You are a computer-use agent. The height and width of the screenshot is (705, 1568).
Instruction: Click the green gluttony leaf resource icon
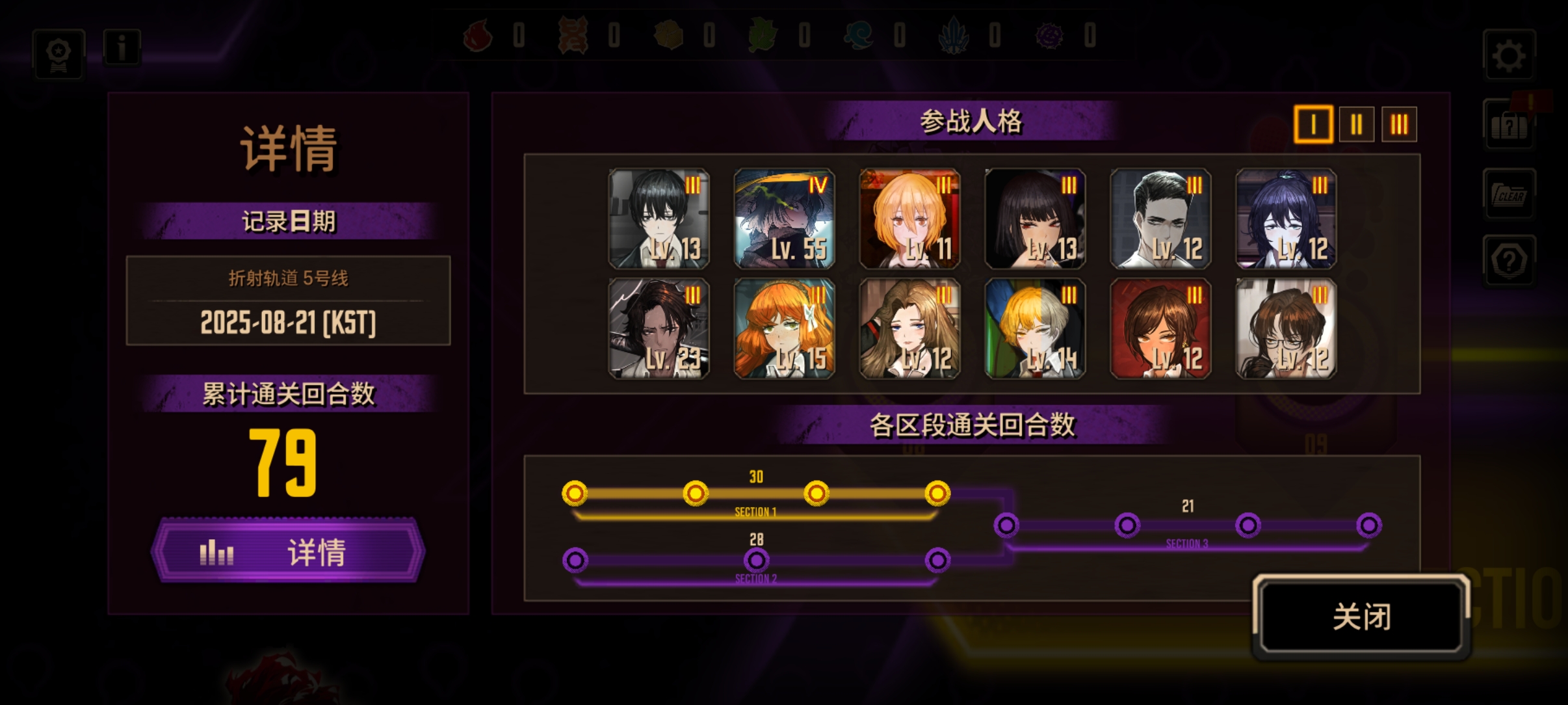[764, 36]
